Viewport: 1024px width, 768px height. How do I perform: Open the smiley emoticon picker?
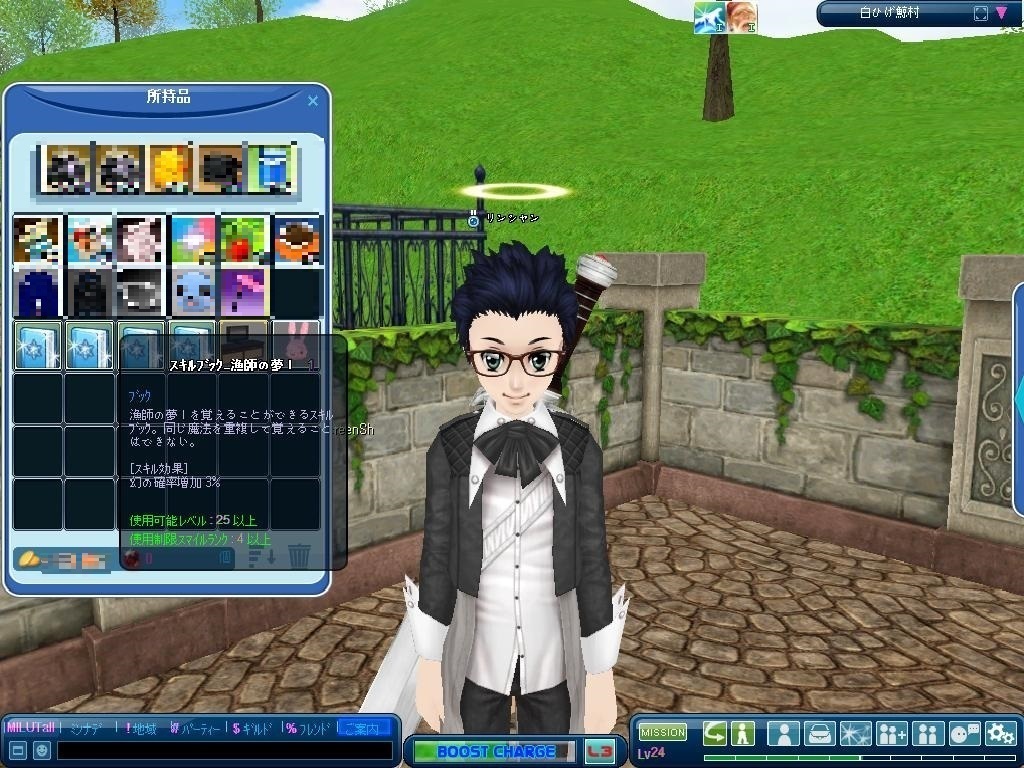point(42,750)
